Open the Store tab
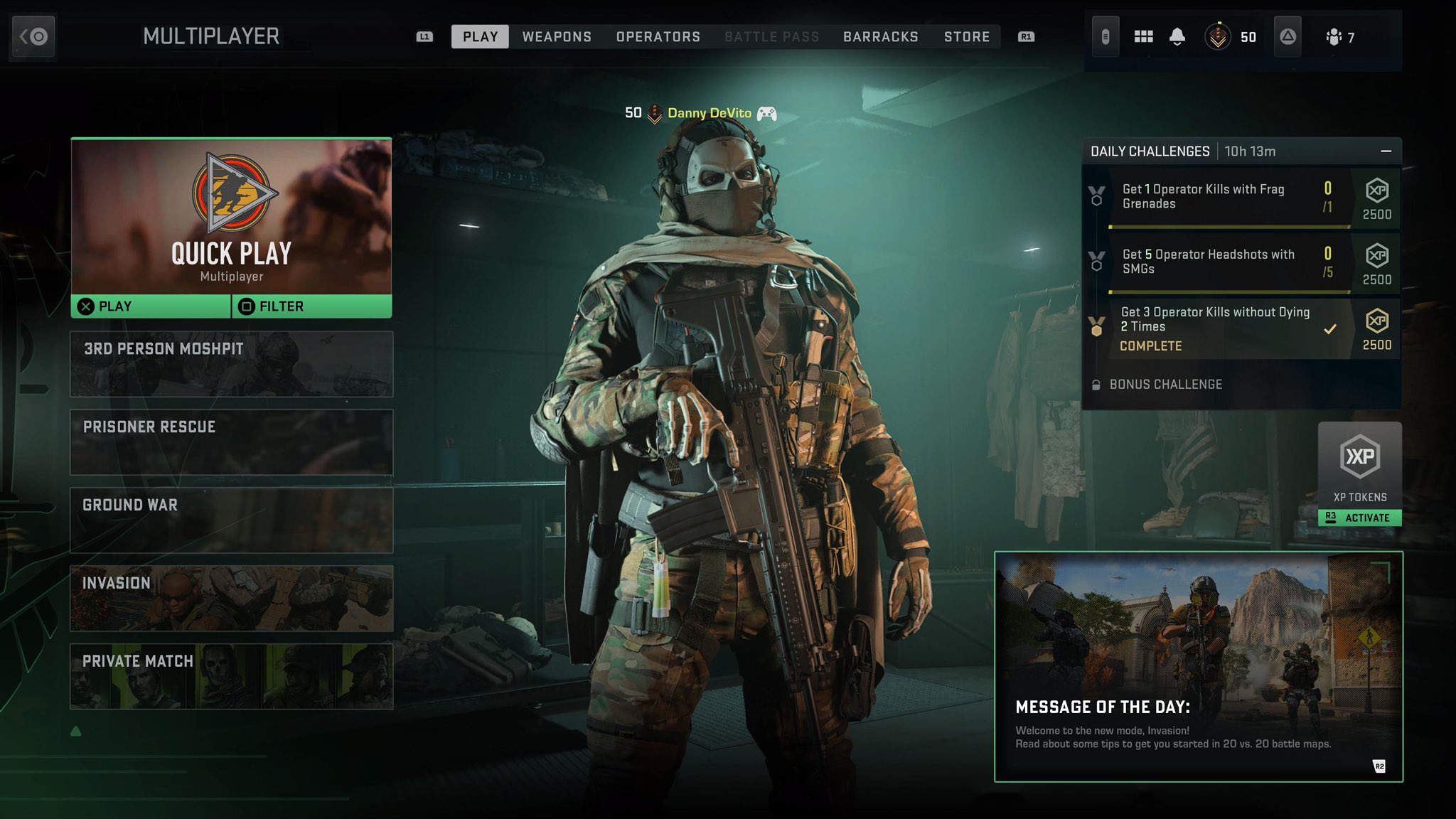Screen dimensions: 1456x819 click(x=967, y=36)
